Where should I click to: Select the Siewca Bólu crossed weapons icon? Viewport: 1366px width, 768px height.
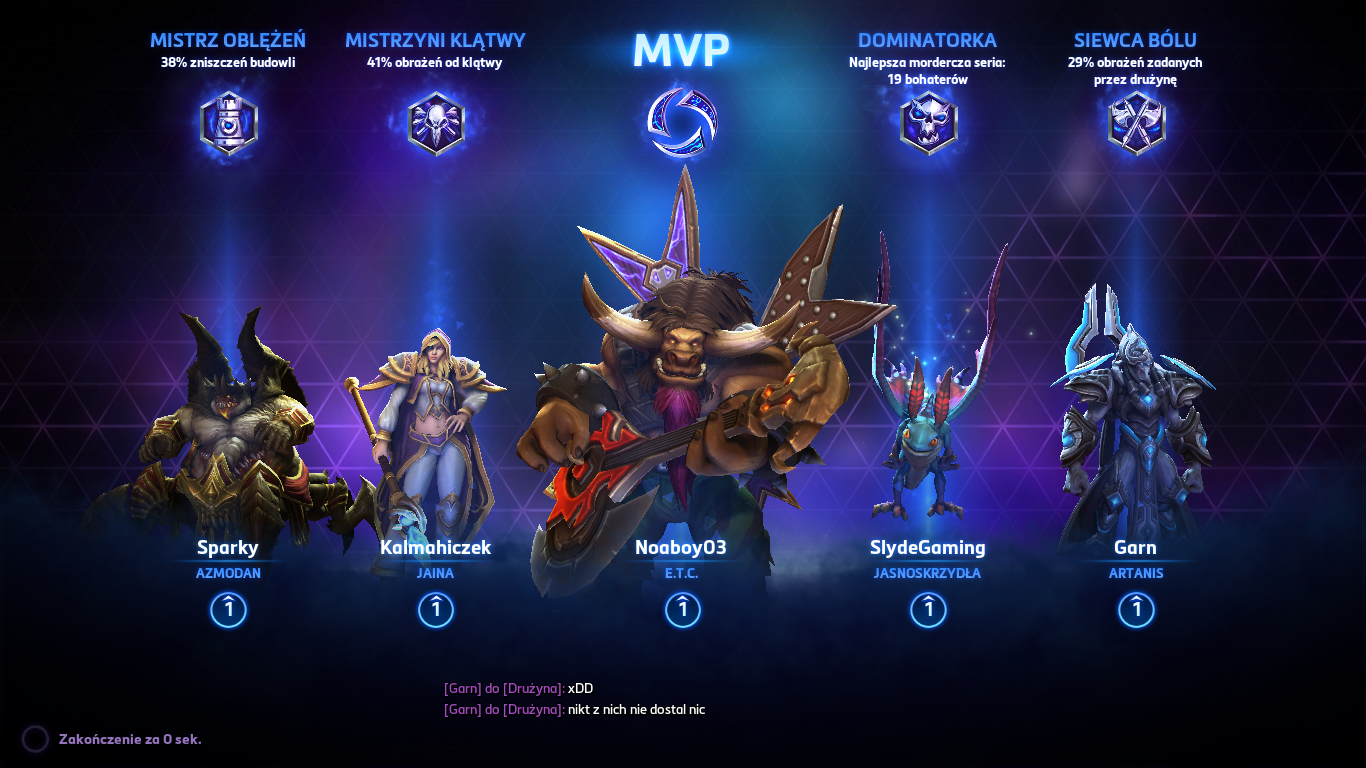click(1135, 122)
